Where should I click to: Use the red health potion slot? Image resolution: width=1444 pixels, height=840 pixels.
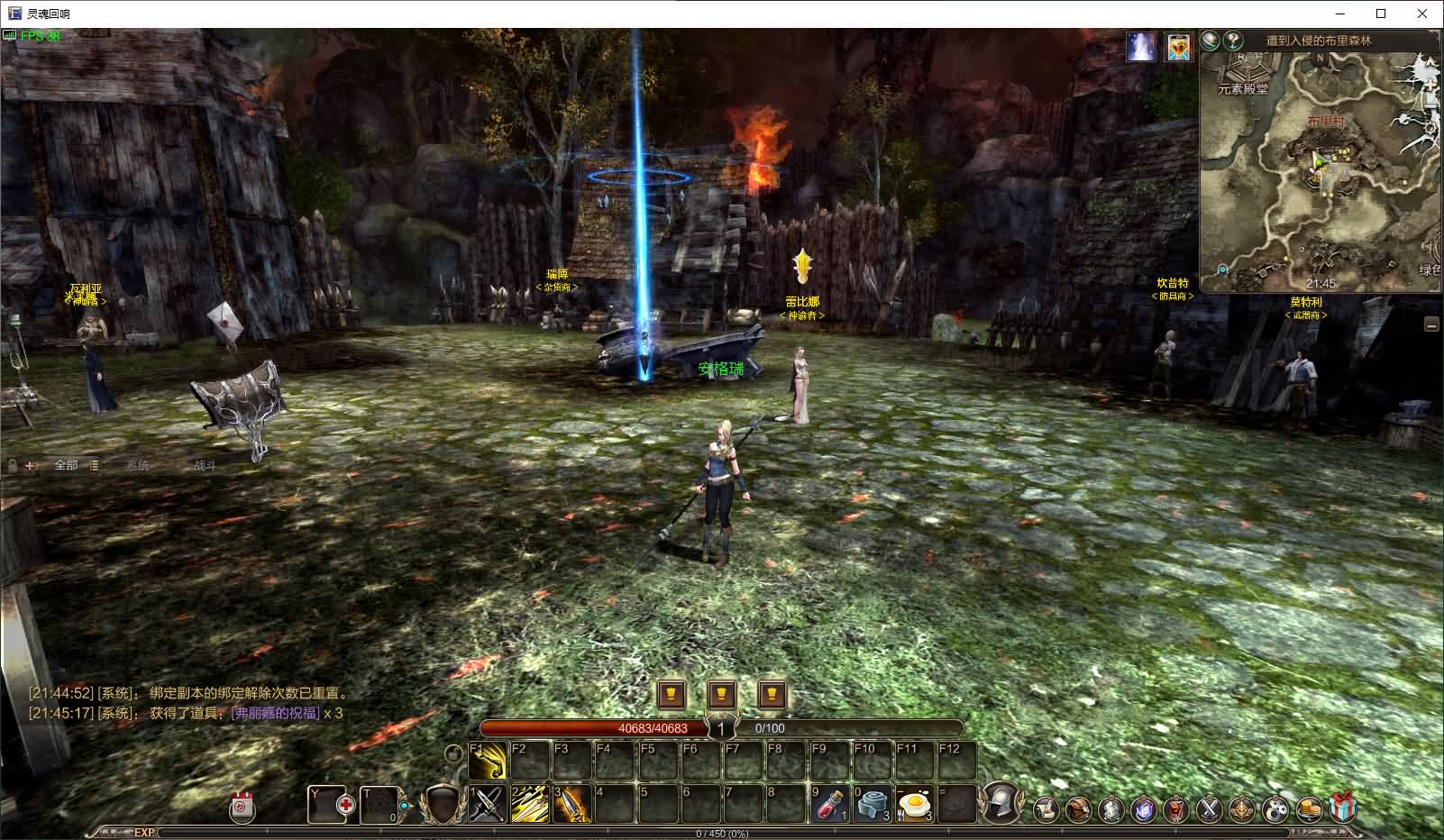pos(829,804)
